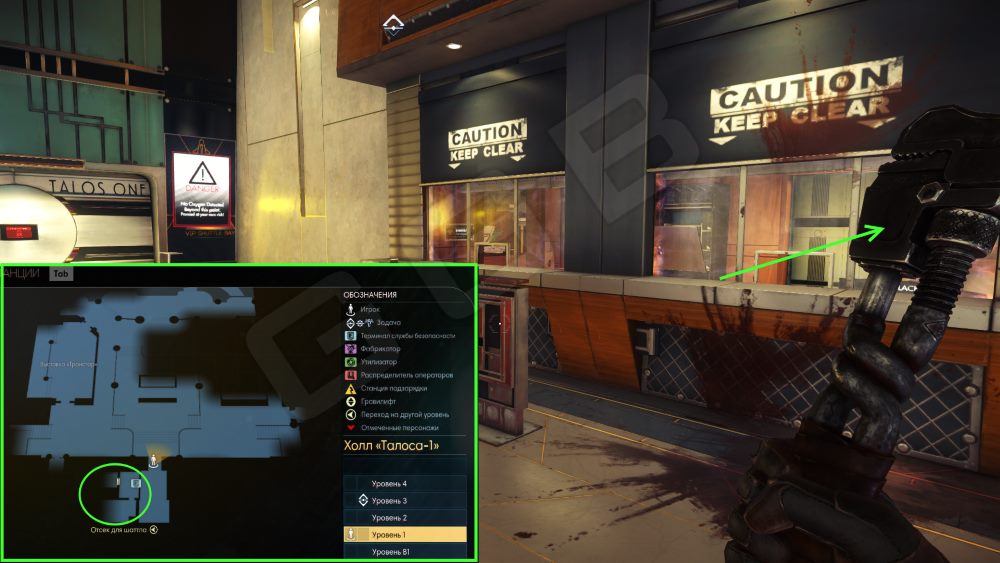This screenshot has width=1000, height=563.
Task: Switch the map to Уровень 3
Action: pyautogui.click(x=404, y=500)
